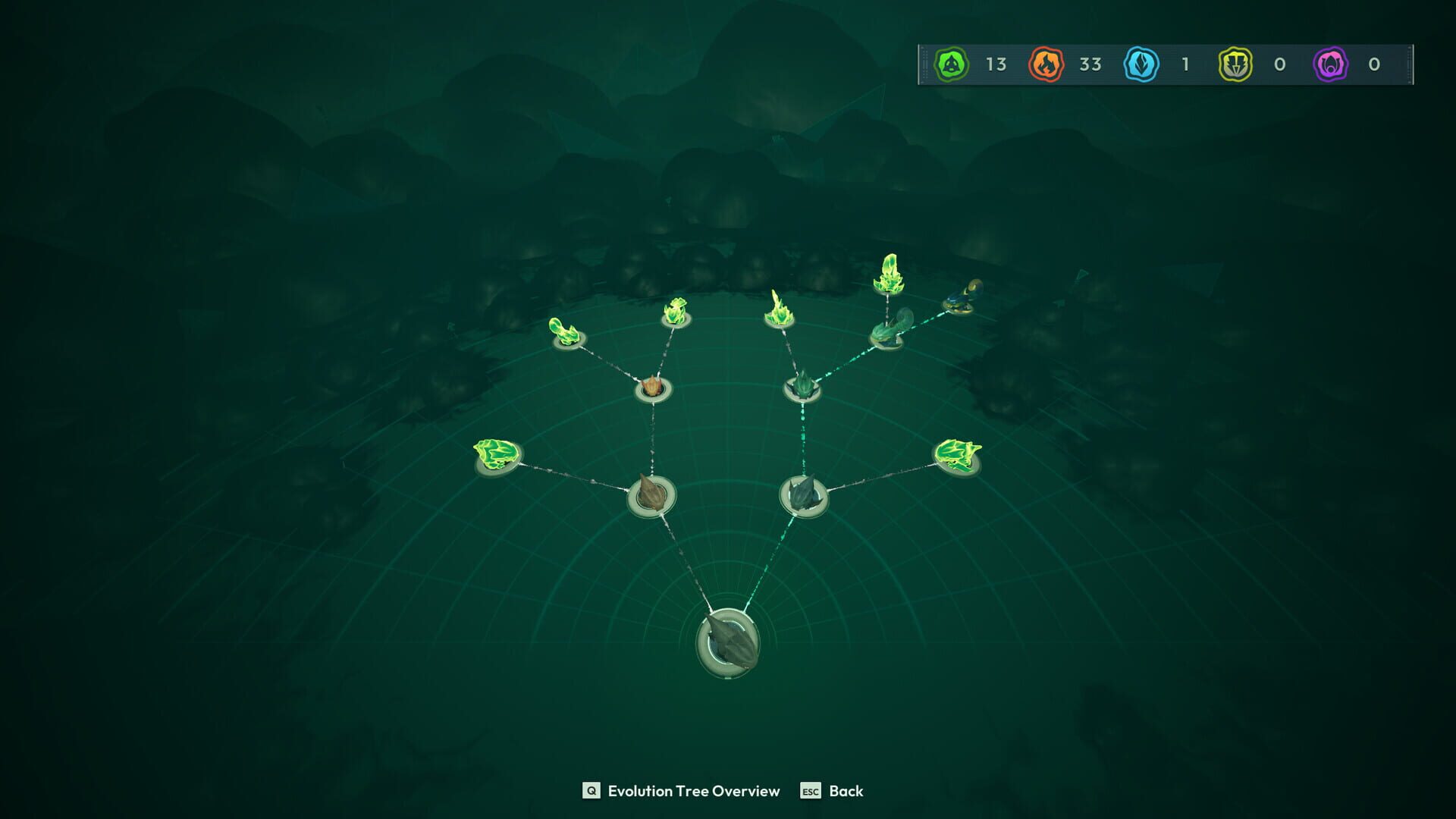
Task: Select the teal creature node near the top right
Action: [x=887, y=334]
